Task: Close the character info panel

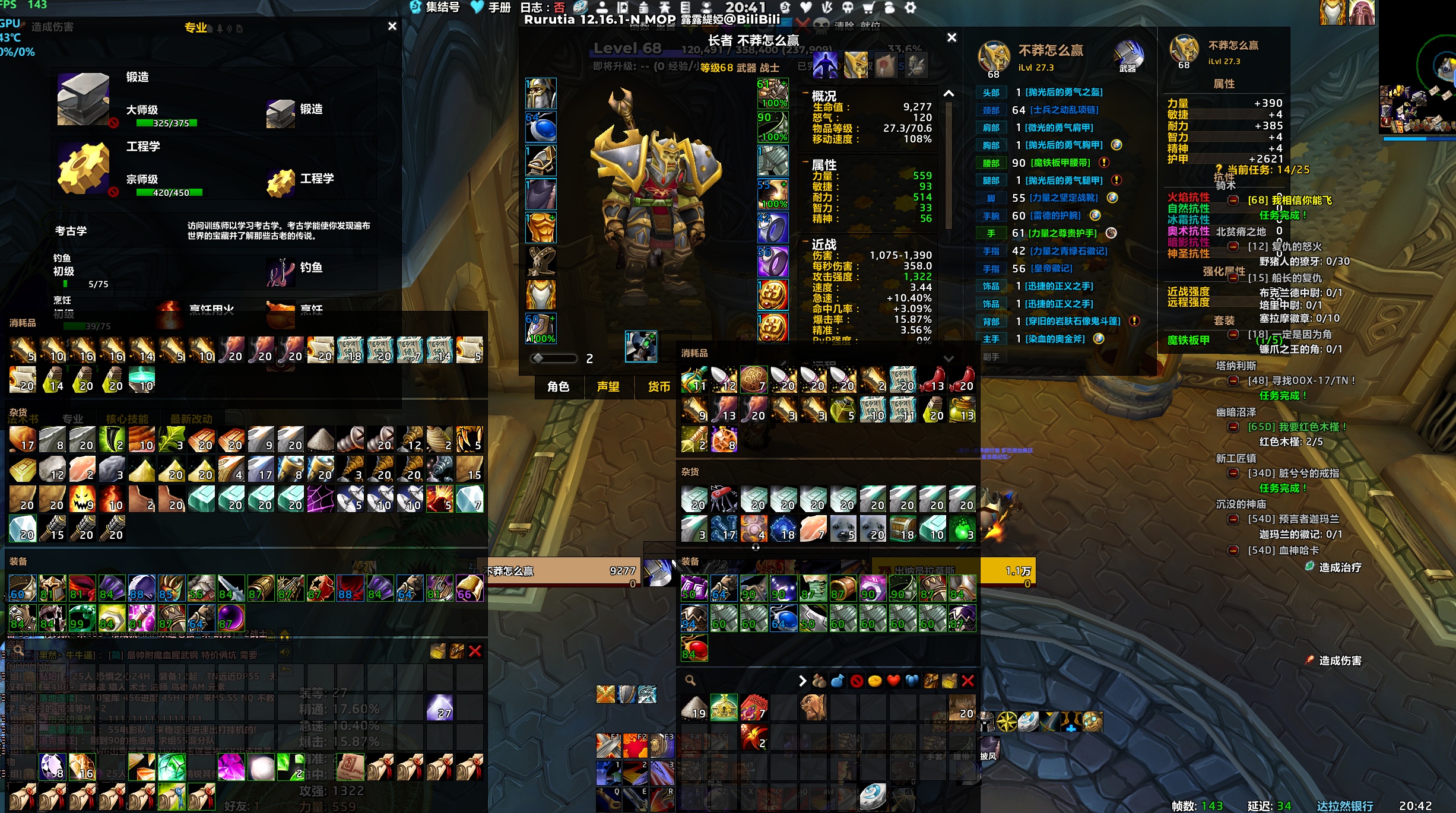Action: pos(951,37)
